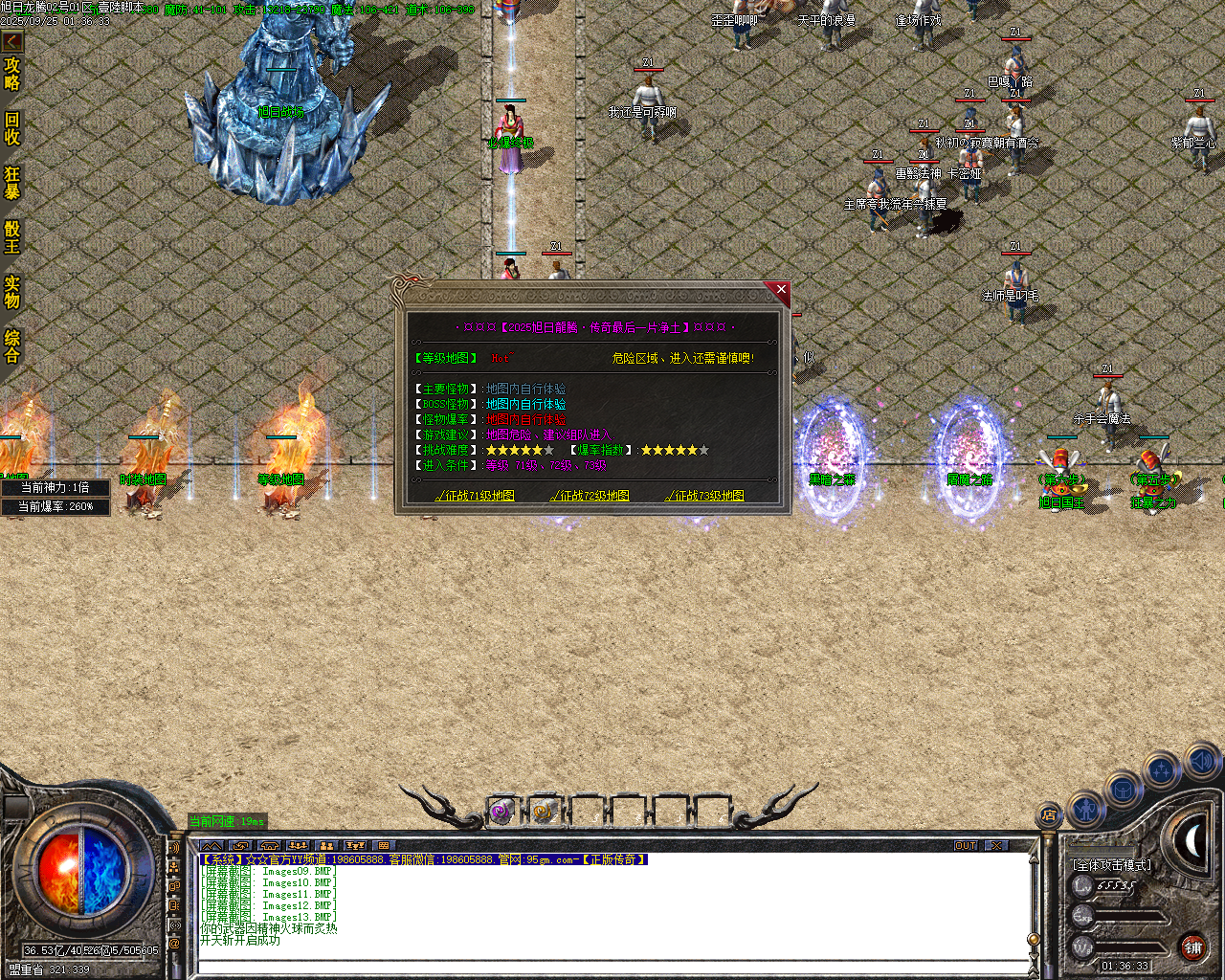Click the 店 shop icon above the right panel
This screenshot has width=1225, height=980.
(1049, 816)
